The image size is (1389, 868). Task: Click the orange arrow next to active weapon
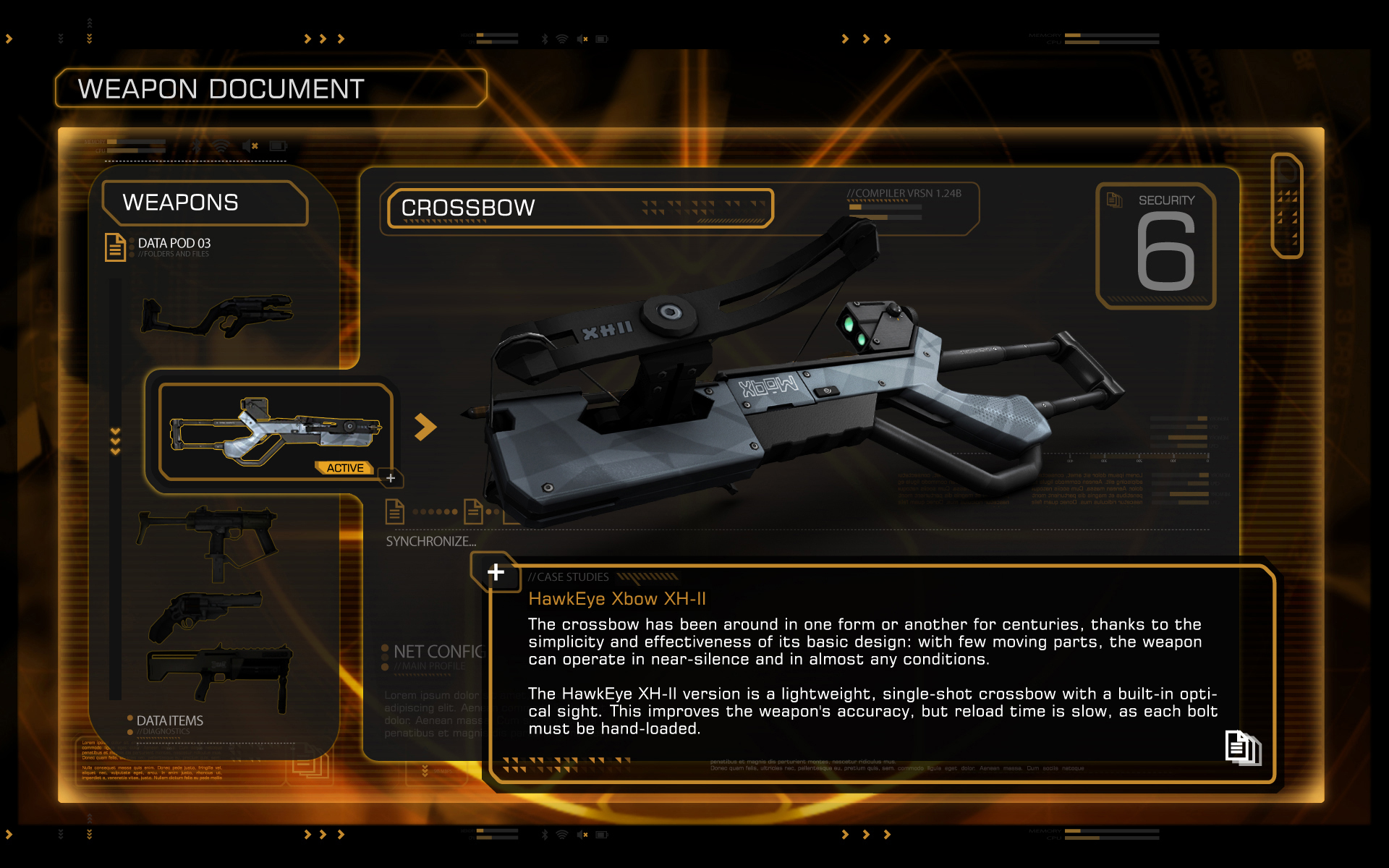point(425,427)
